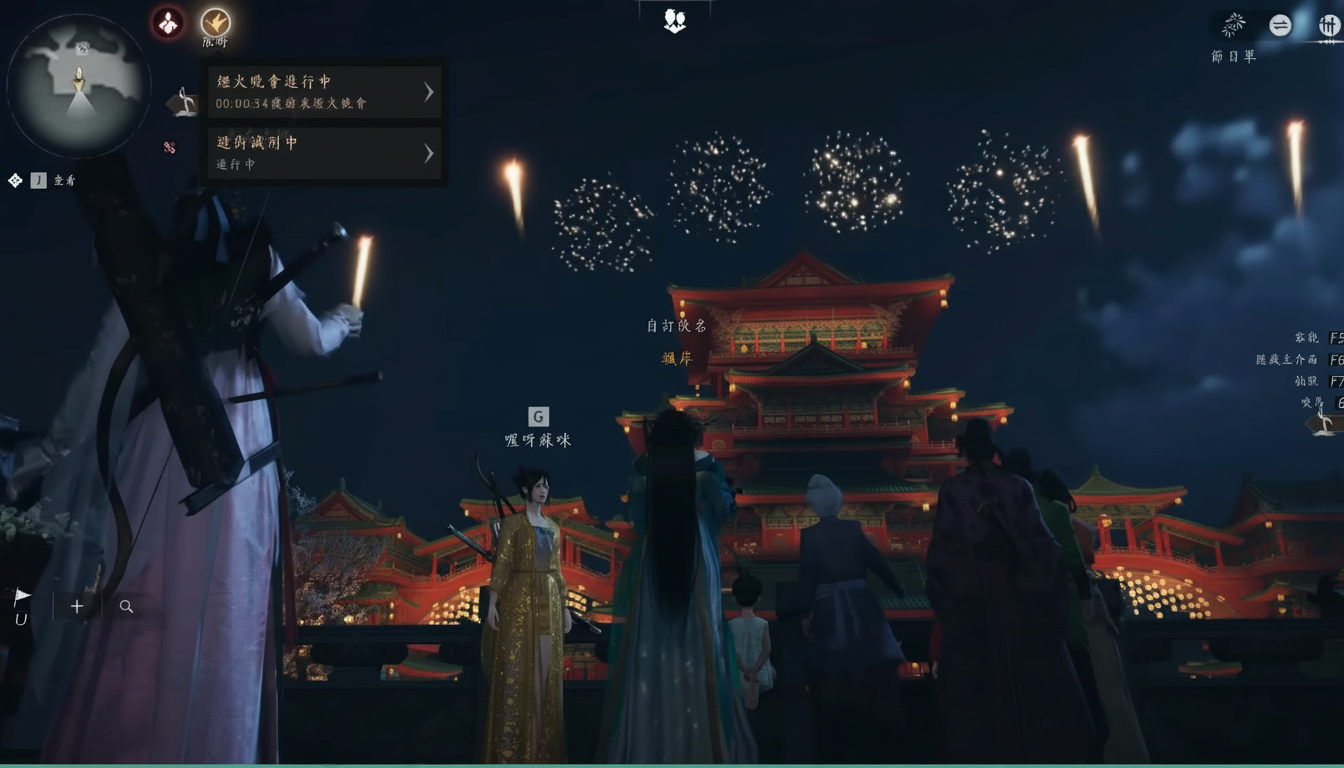Viewport: 1344px width, 768px height.
Task: Click the exchange arrows icon top right
Action: (x=1281, y=27)
